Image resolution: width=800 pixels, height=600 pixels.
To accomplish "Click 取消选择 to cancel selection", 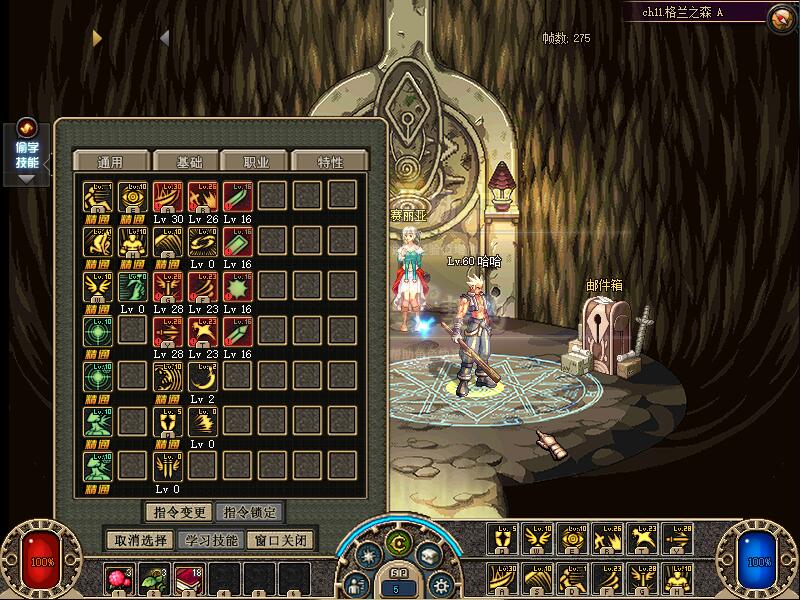I will point(140,540).
